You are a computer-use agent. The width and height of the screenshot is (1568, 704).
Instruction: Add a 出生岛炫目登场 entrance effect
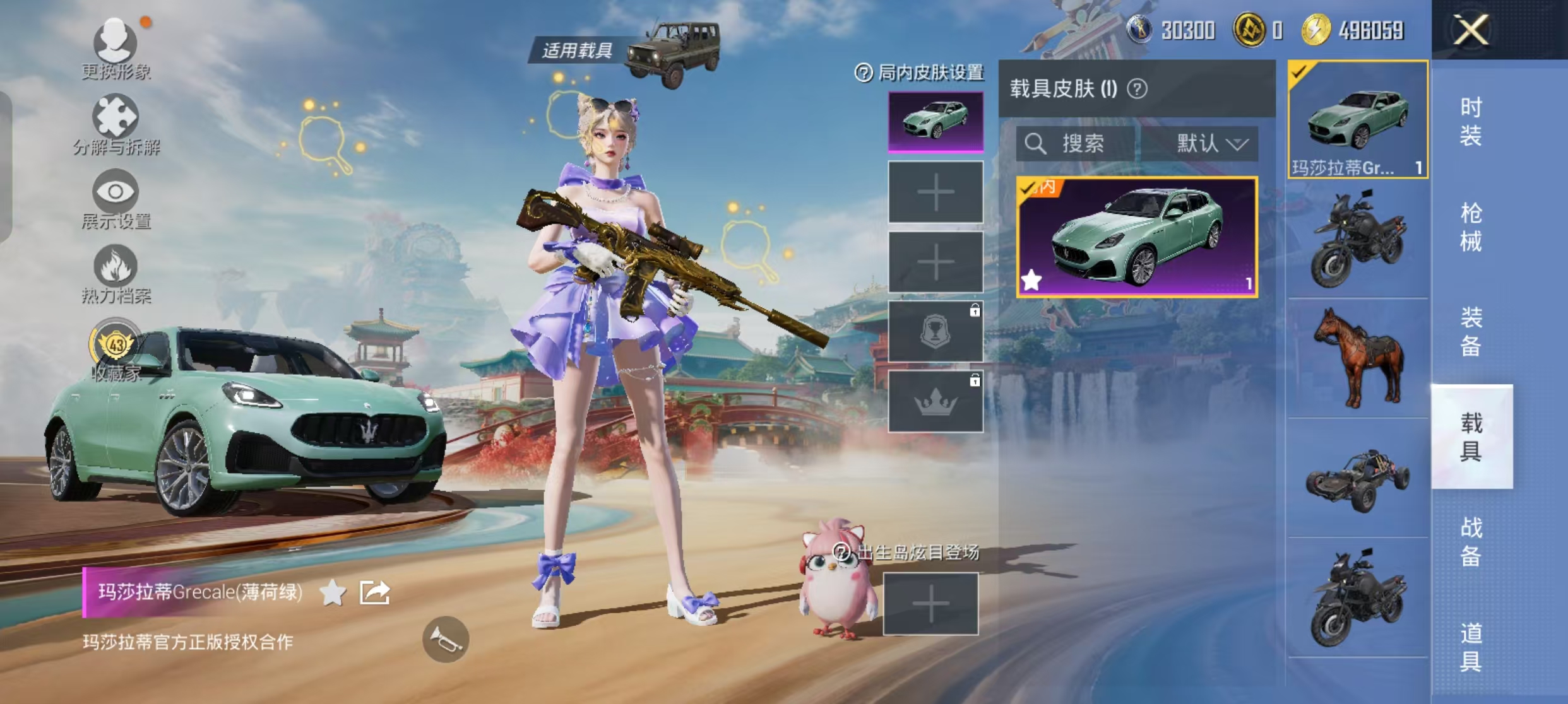point(930,604)
